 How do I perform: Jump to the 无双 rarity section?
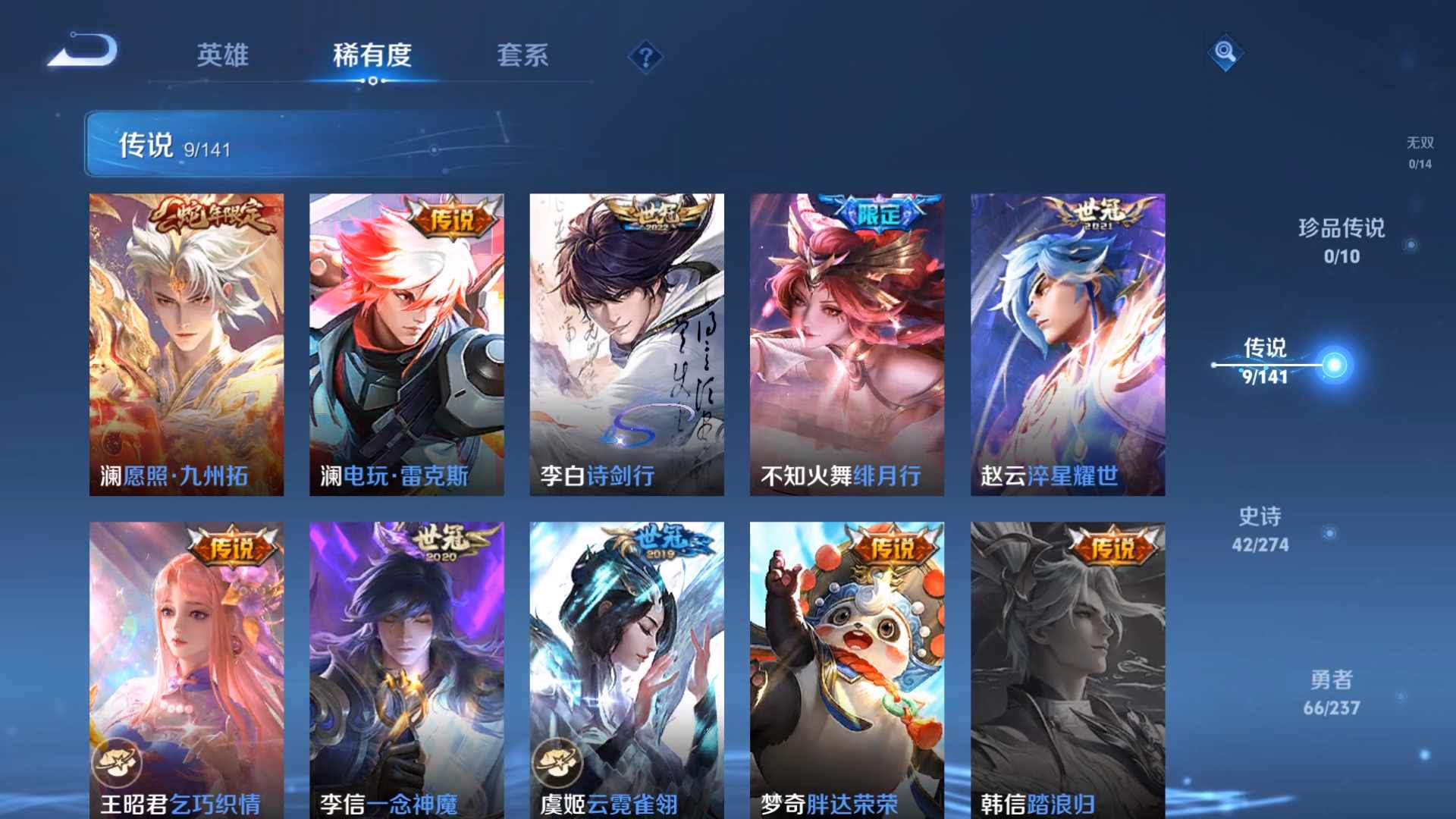tap(1420, 152)
